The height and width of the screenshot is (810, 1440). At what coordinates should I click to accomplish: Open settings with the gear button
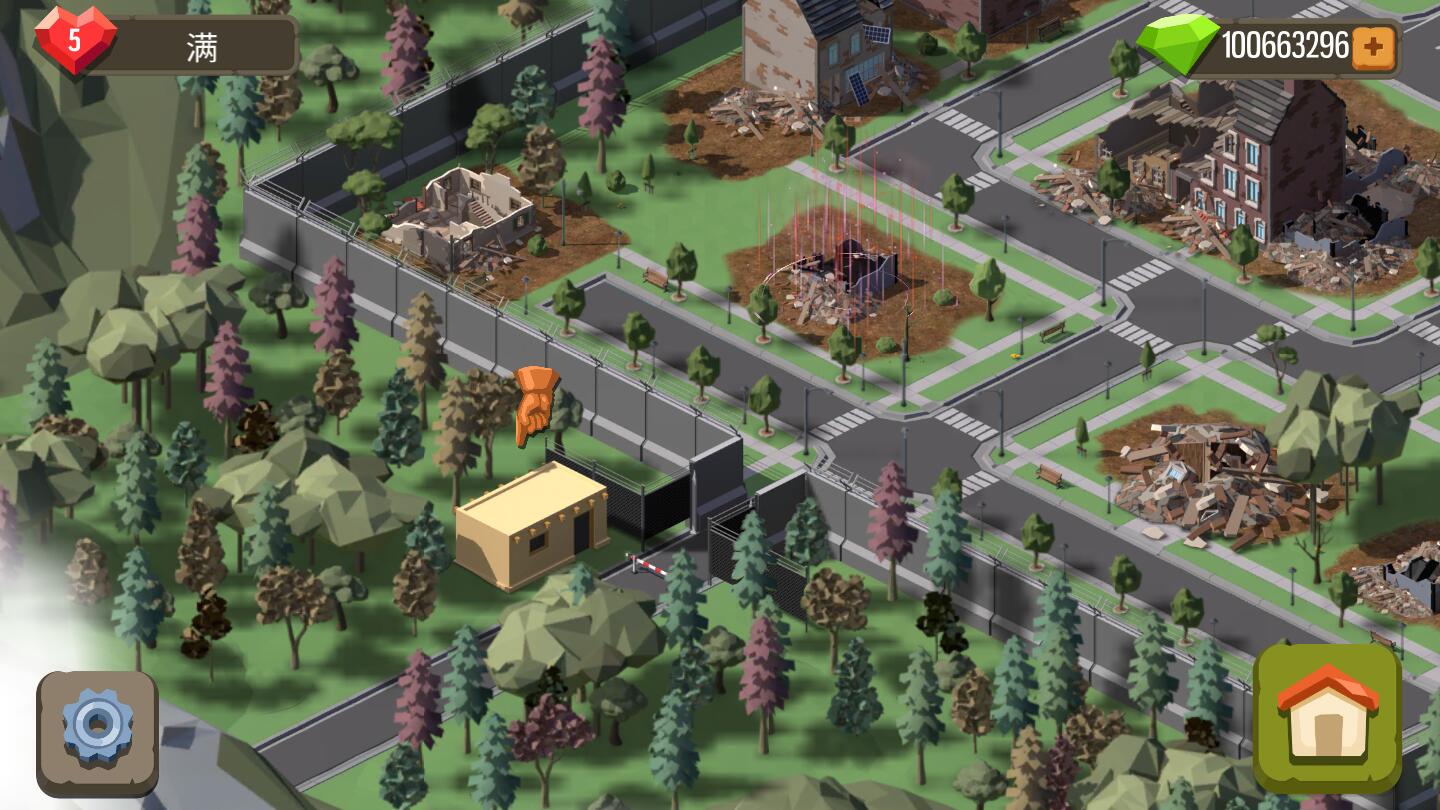coord(97,731)
